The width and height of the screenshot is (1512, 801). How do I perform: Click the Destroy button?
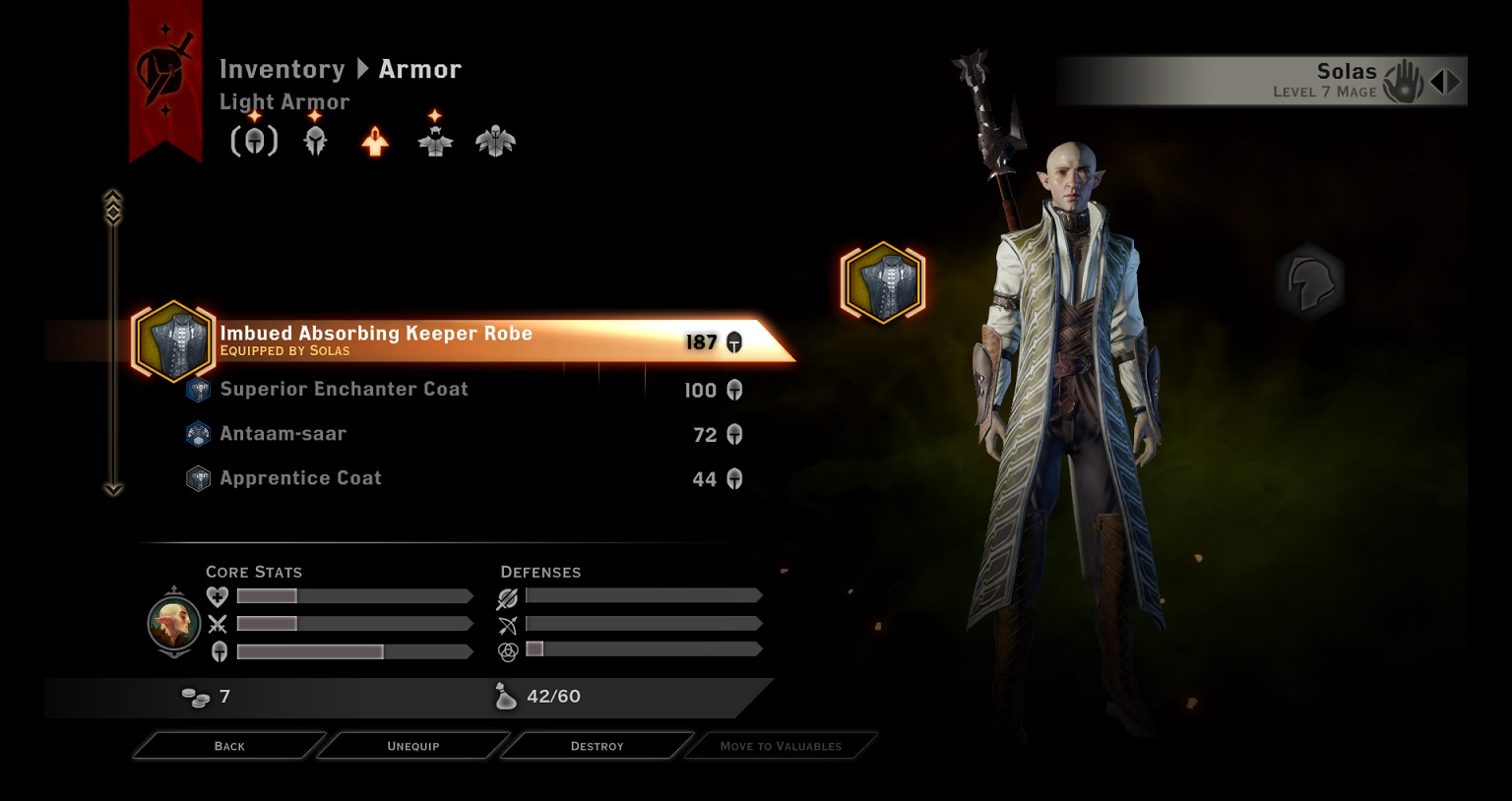click(x=597, y=746)
